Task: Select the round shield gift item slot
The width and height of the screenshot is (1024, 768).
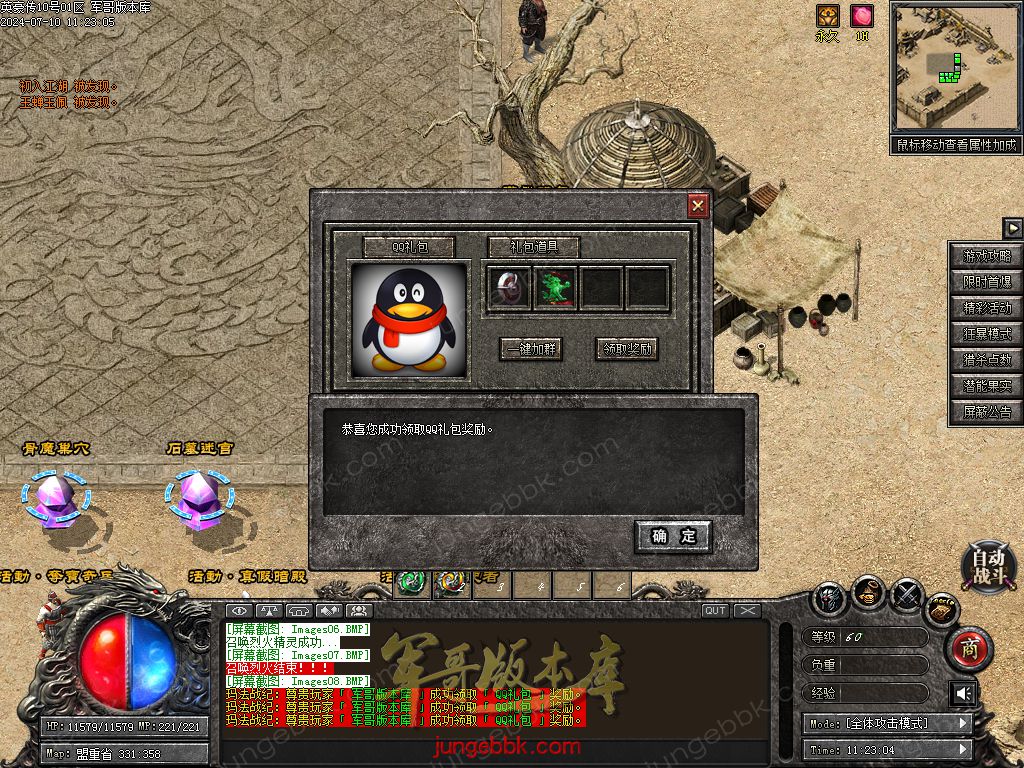Action: pyautogui.click(x=509, y=288)
